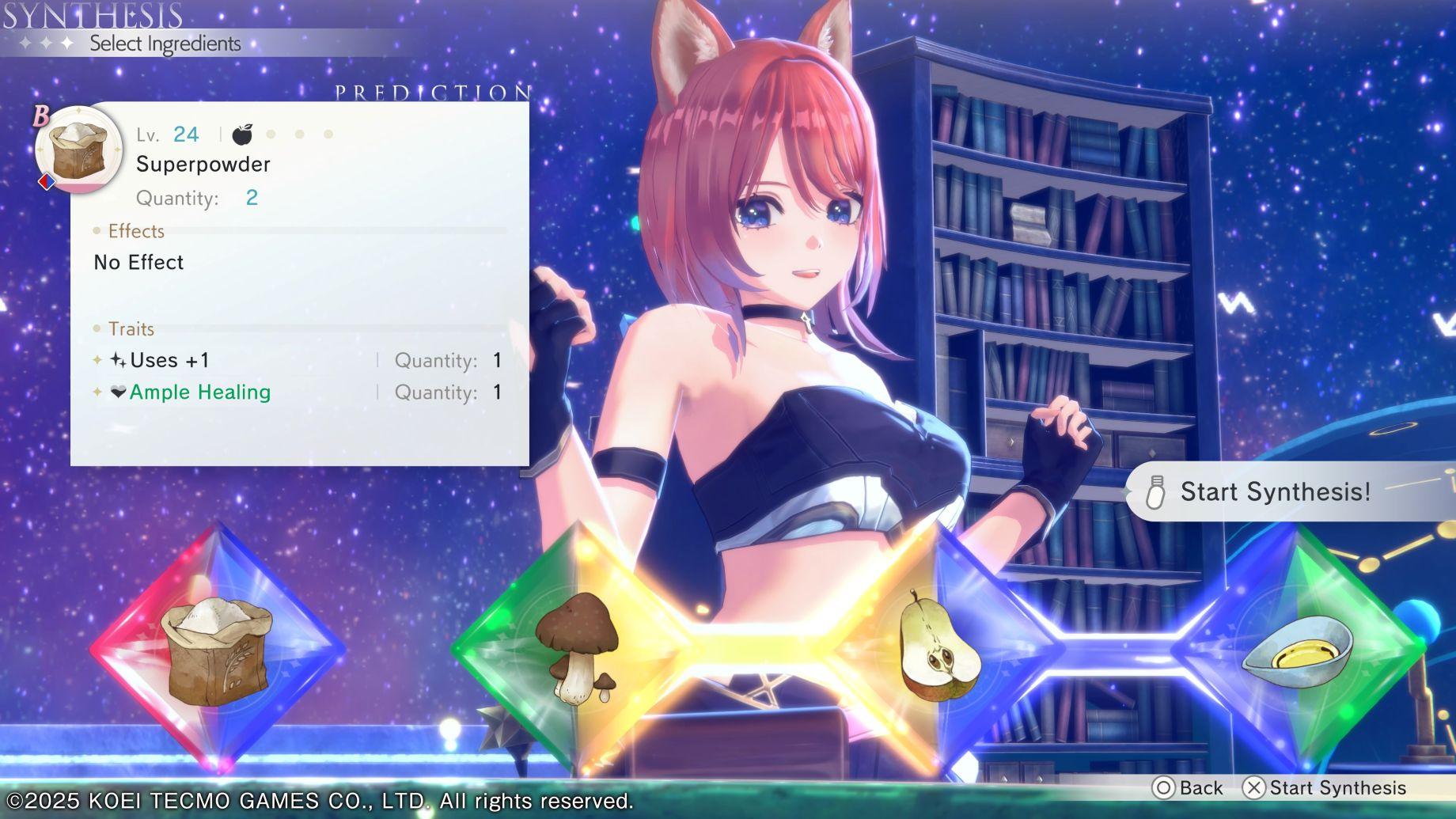
Task: Click the Superpowder item thumbnail in prediction panel
Action: pyautogui.click(x=78, y=150)
